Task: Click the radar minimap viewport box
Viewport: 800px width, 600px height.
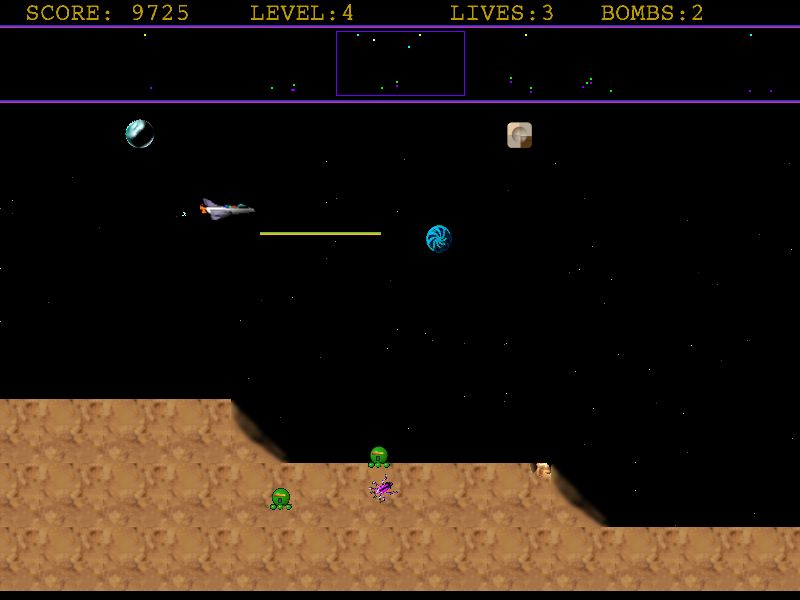Action: pos(400,63)
